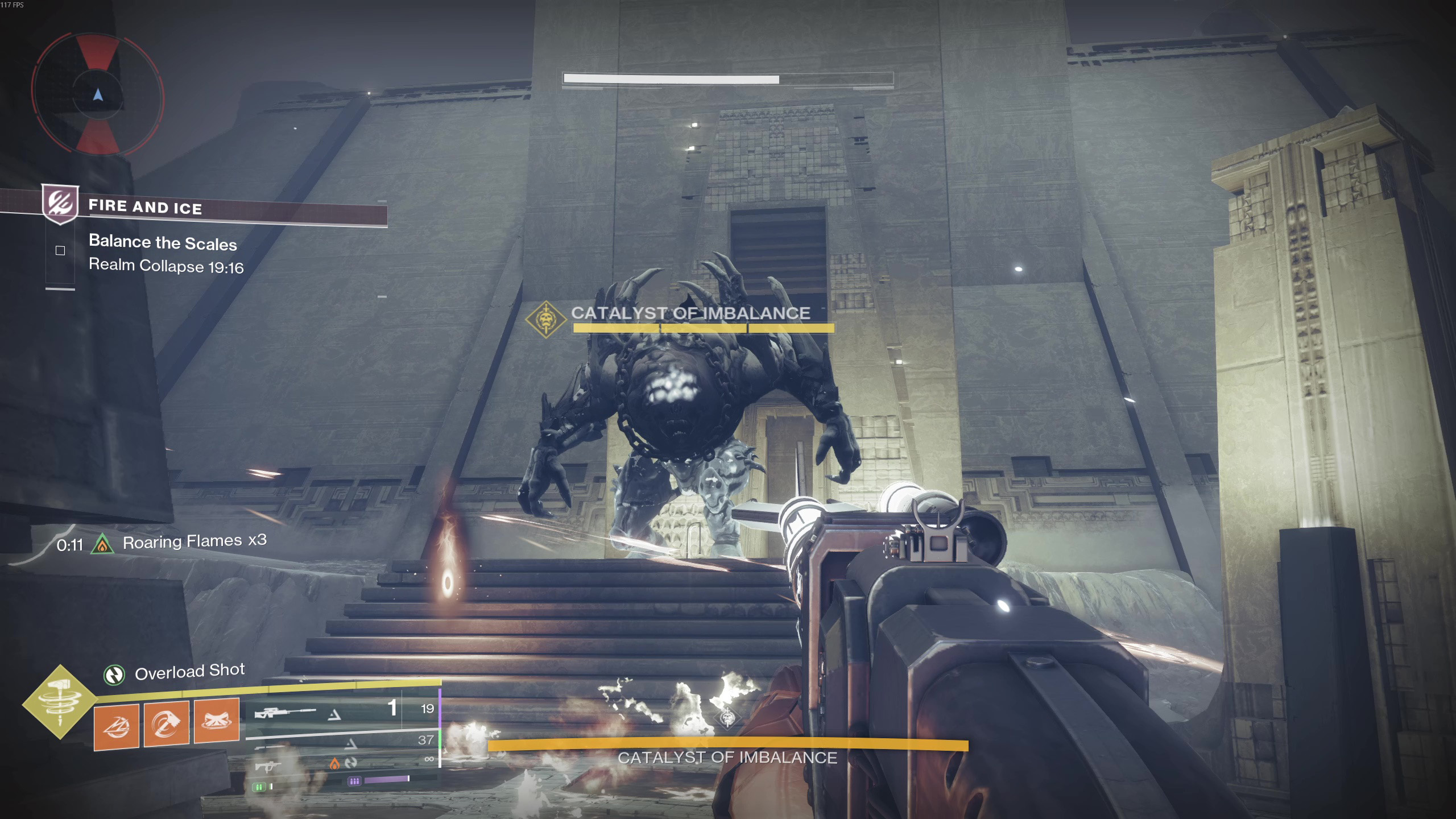Activate the barricade class ability icon
The height and width of the screenshot is (819, 1456).
click(x=217, y=720)
